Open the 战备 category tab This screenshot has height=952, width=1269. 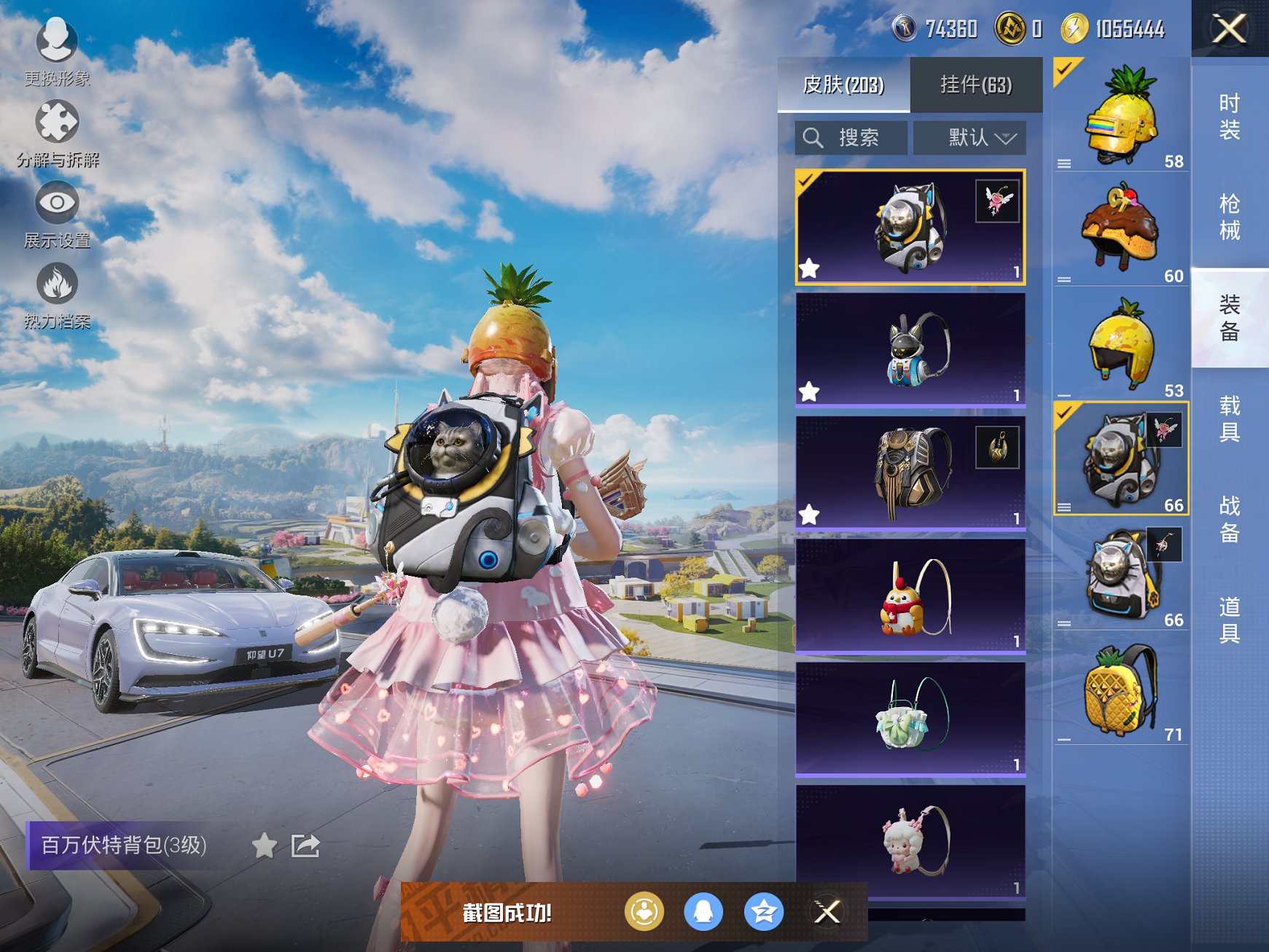1229,519
